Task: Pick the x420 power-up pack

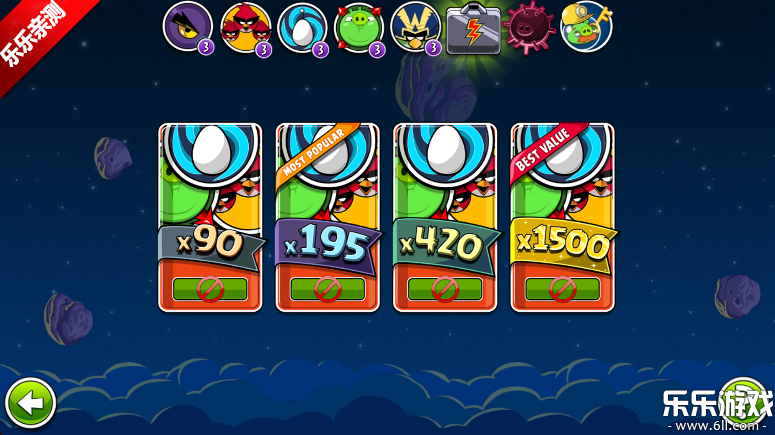Action: [x=445, y=217]
